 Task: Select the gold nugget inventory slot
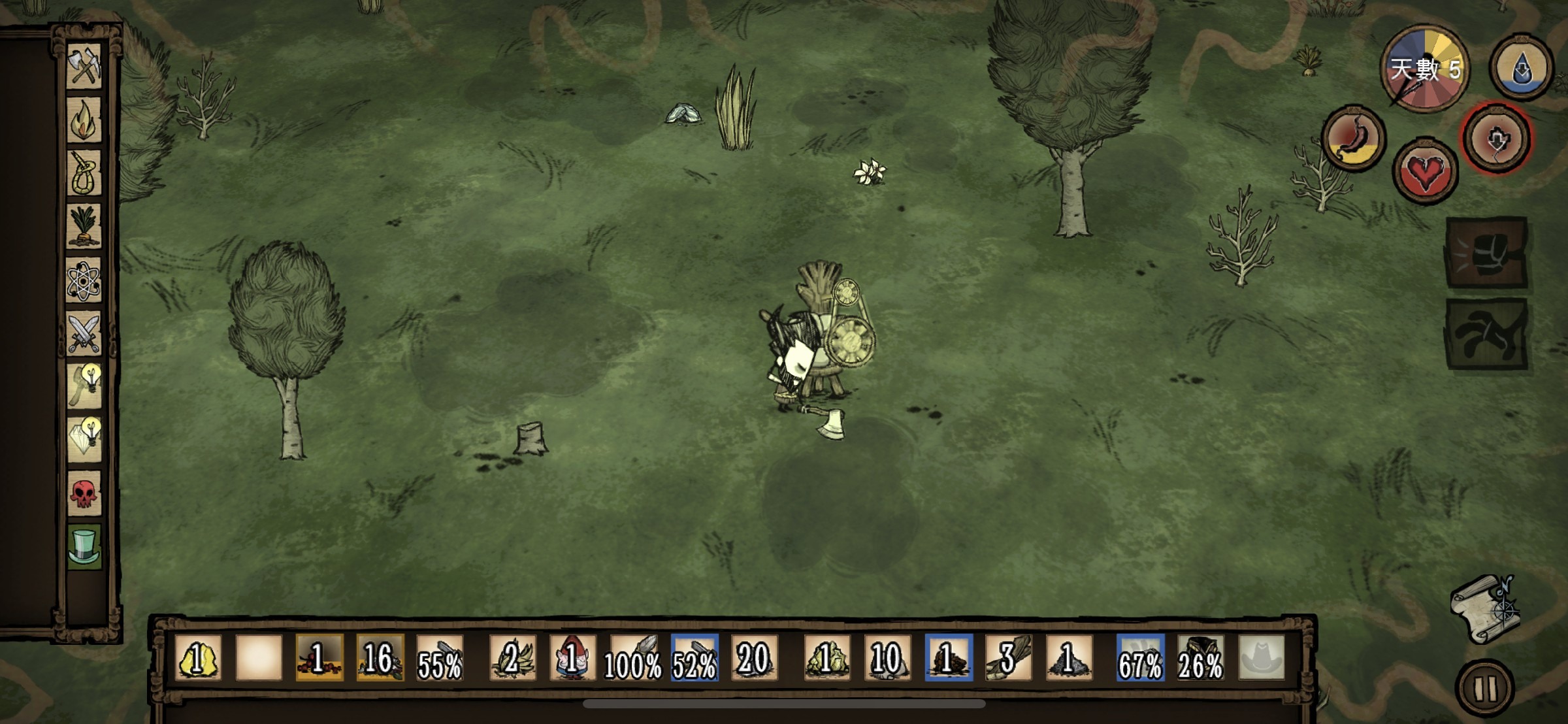(x=198, y=657)
